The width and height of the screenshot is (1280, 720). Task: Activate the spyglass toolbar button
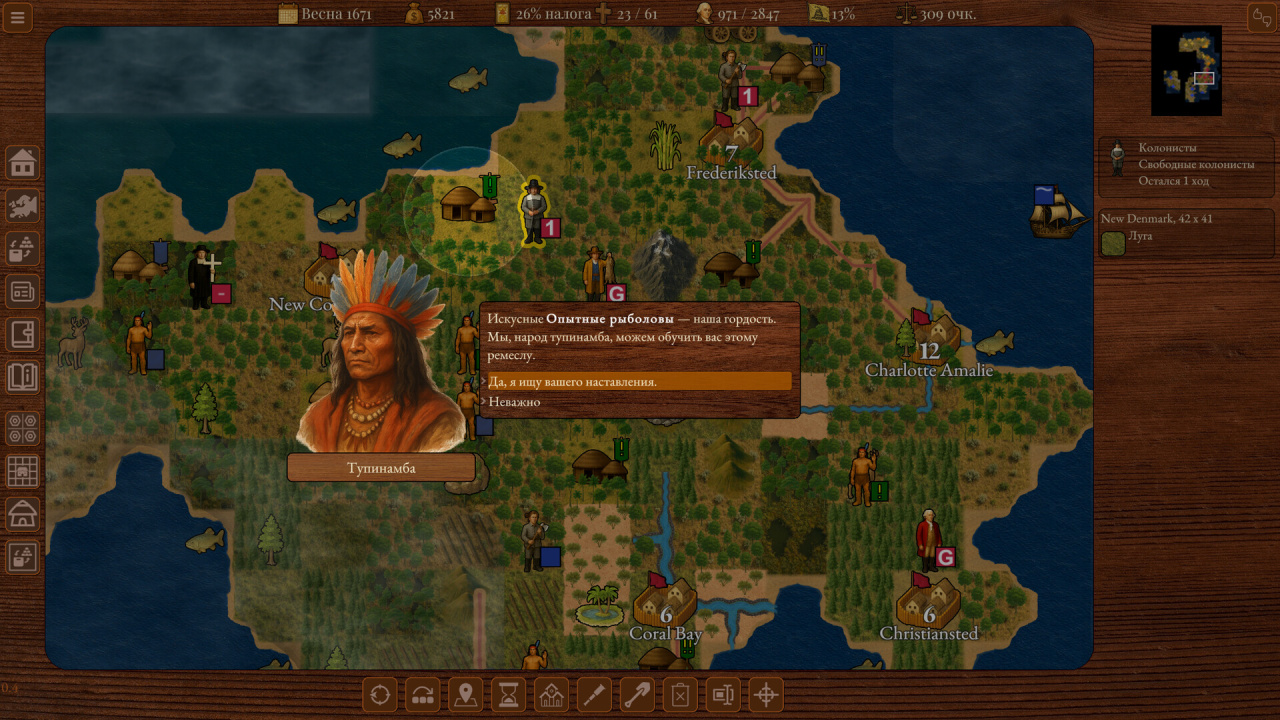[x=594, y=695]
